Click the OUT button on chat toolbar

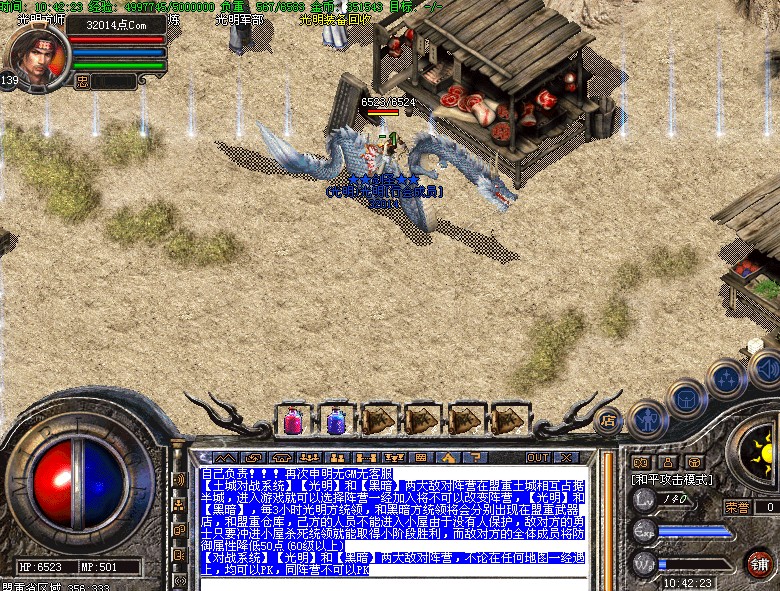coord(538,457)
